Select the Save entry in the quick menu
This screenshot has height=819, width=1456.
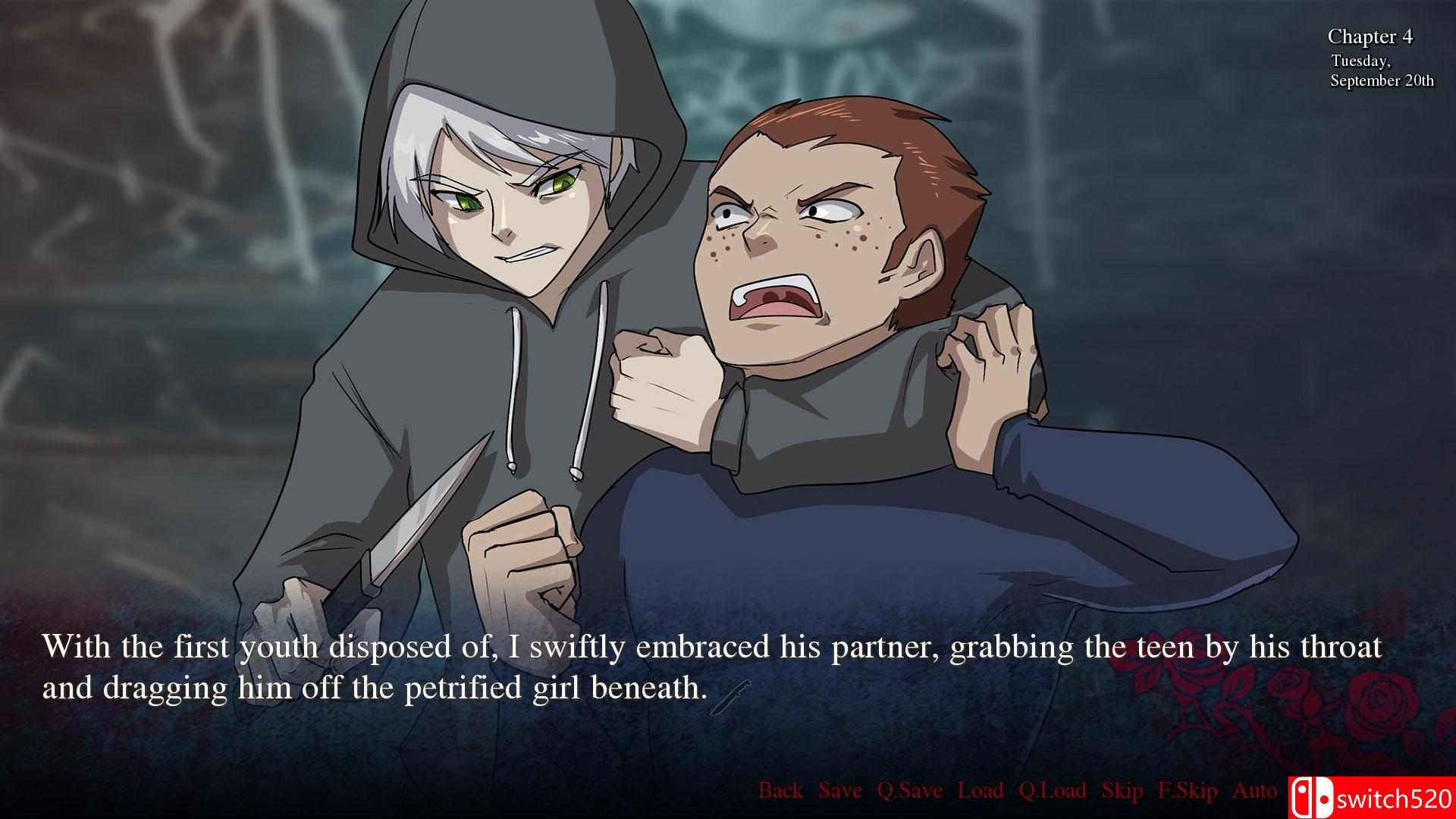coord(840,790)
